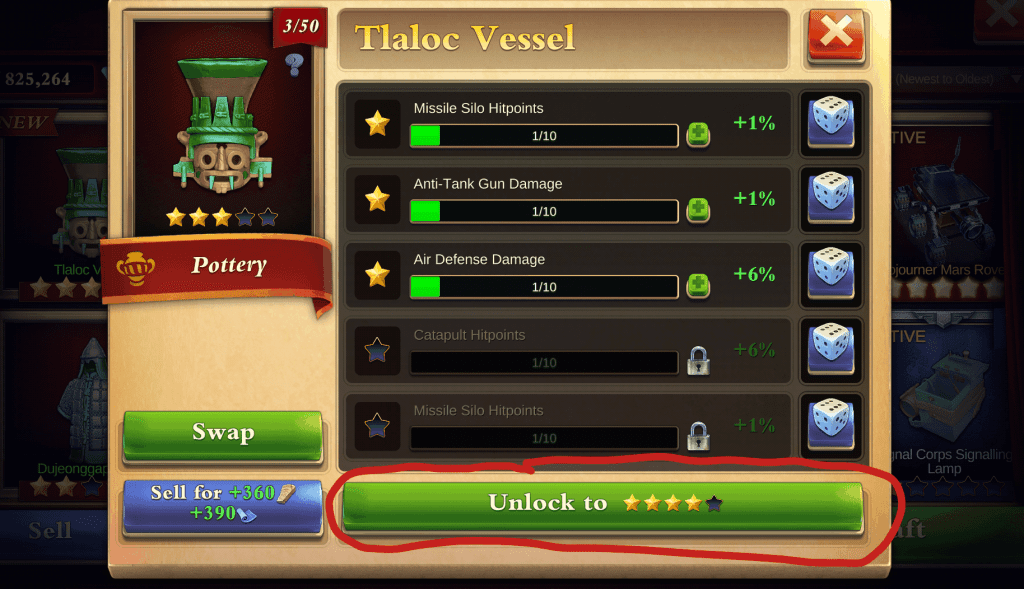
Task: Upgrade the Anti-Tank Gun Damage bonus
Action: [x=698, y=211]
